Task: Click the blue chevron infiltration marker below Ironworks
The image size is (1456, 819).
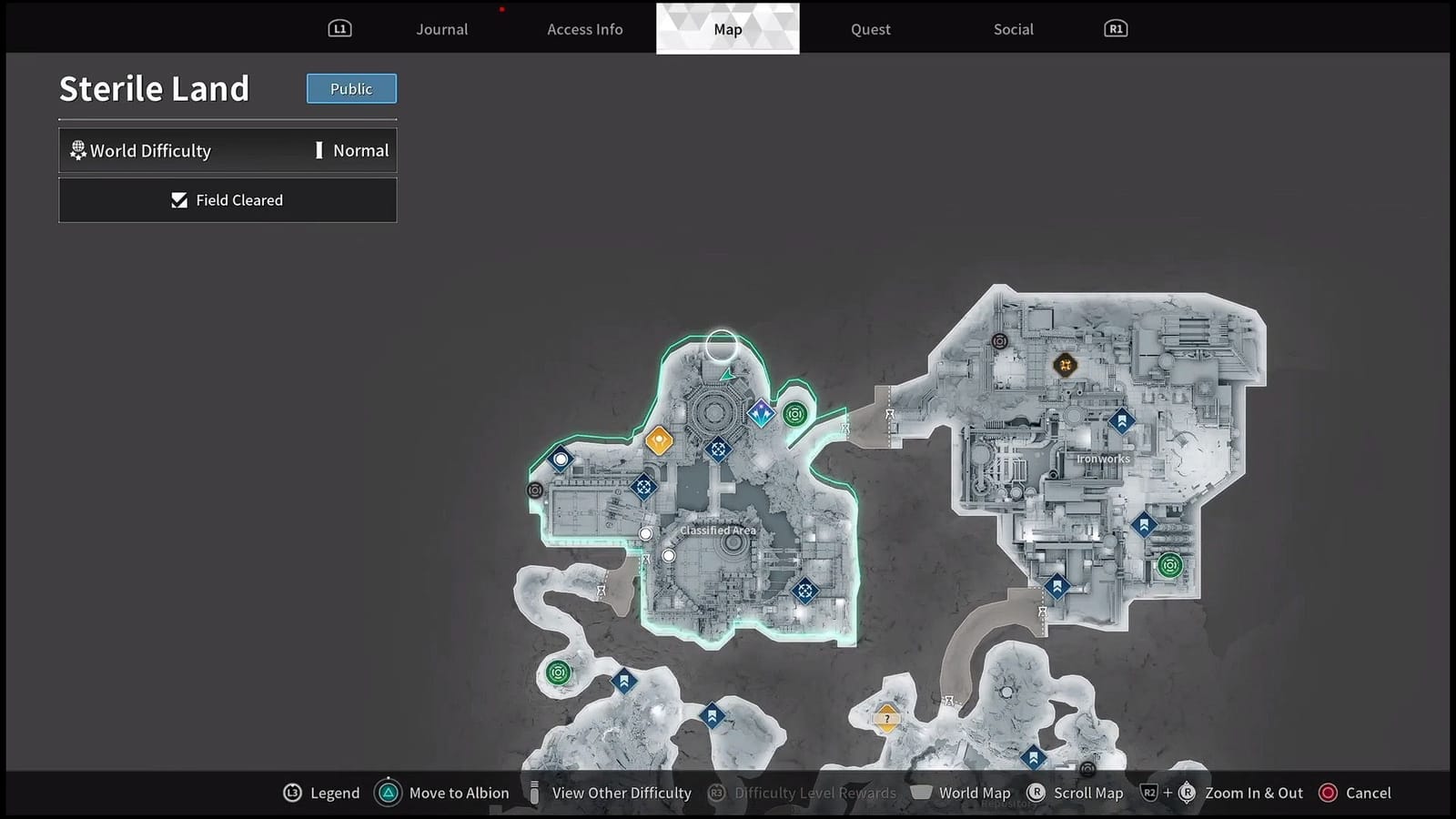Action: (x=1056, y=588)
